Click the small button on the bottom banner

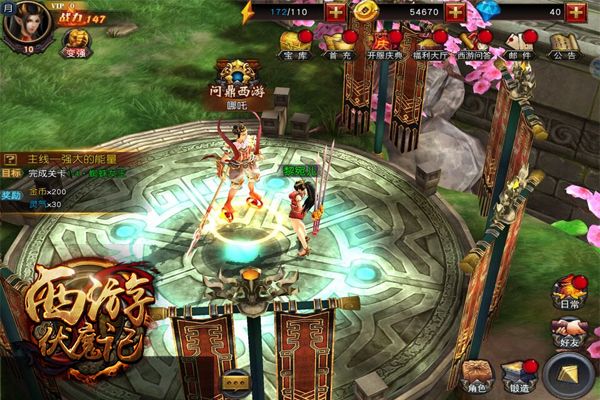[237, 380]
